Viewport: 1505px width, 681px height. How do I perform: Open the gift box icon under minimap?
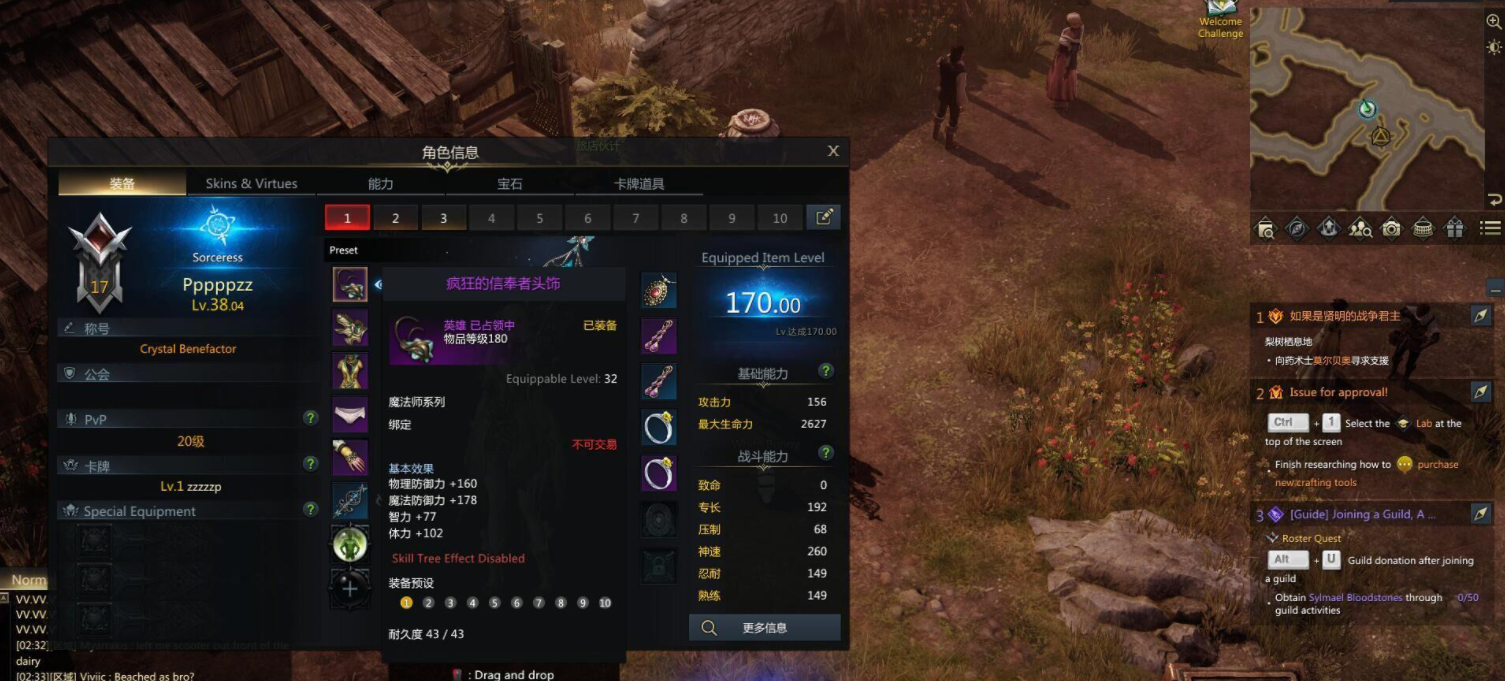1454,228
